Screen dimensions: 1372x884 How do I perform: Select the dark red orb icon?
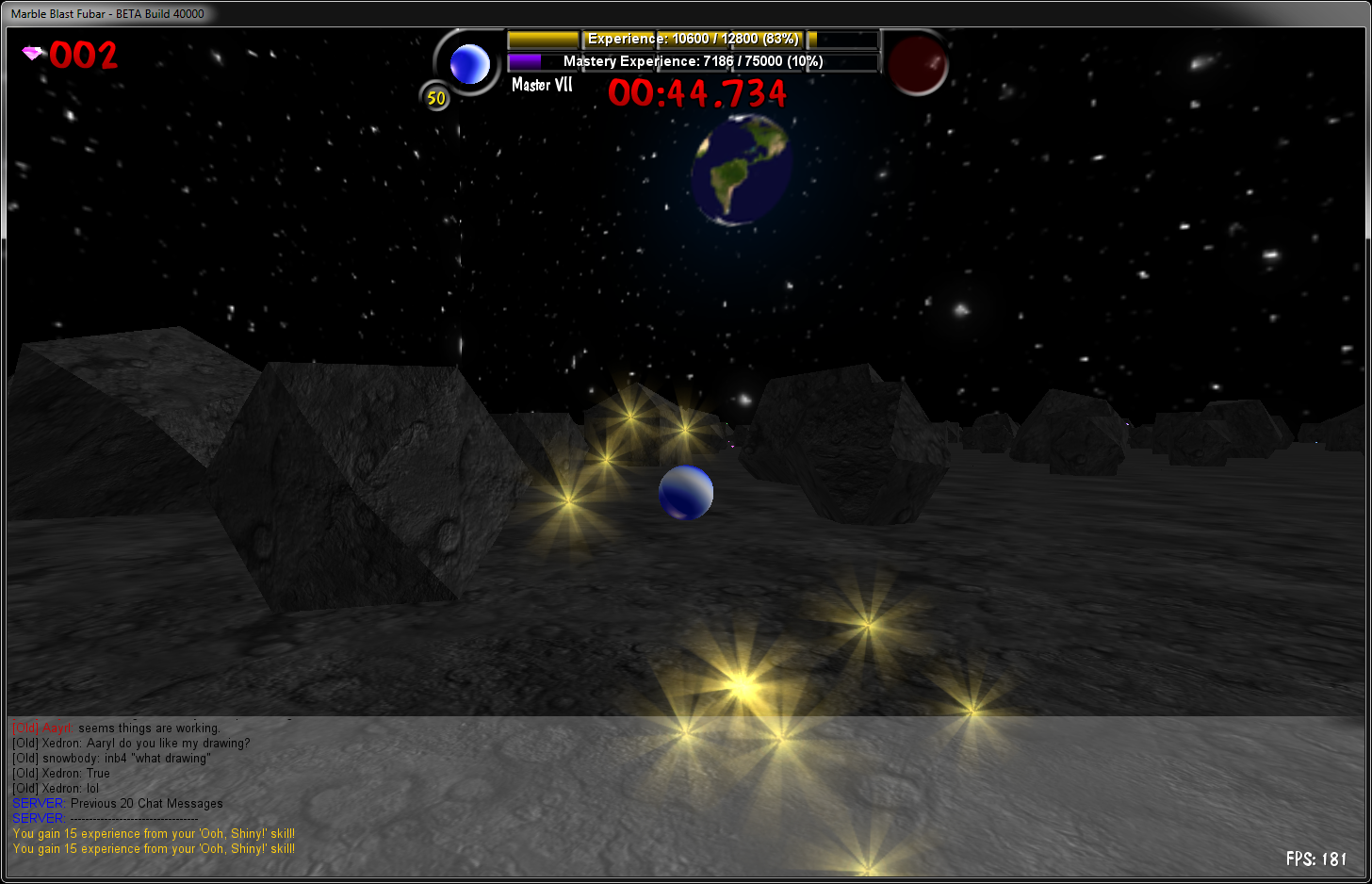917,65
